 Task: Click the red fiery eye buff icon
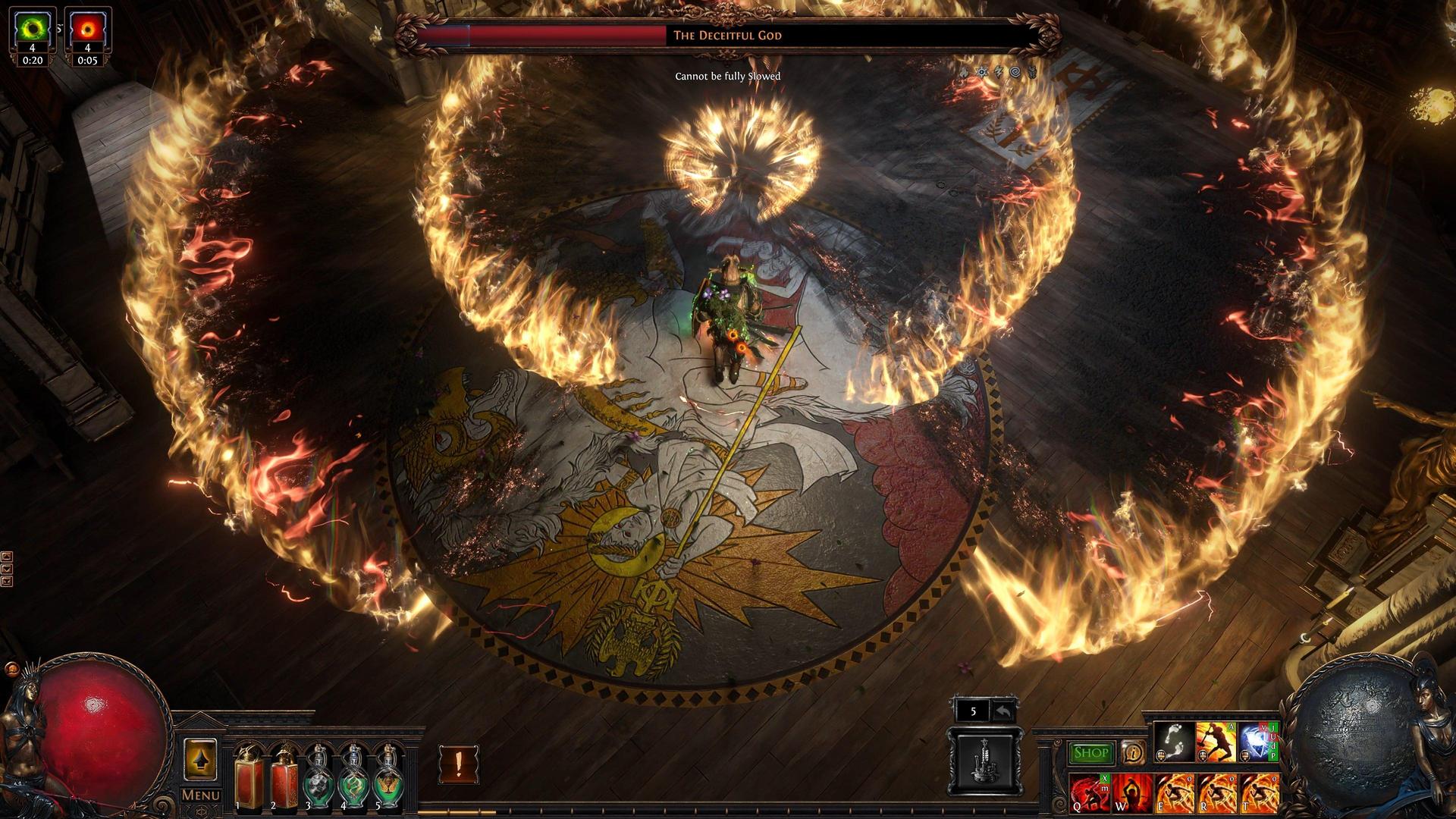(x=87, y=30)
